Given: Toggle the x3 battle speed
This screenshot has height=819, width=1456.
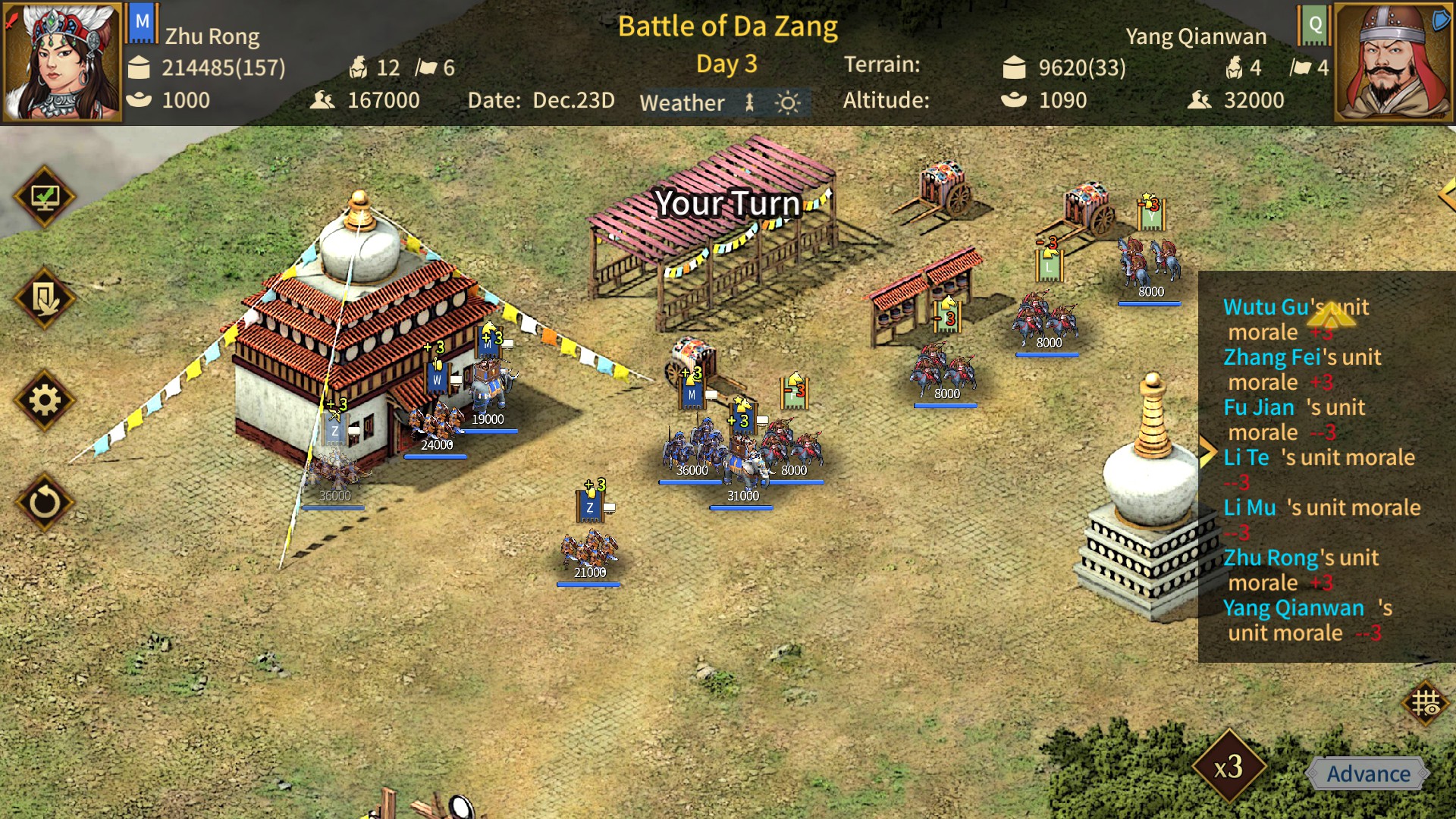Looking at the screenshot, I should [1228, 767].
